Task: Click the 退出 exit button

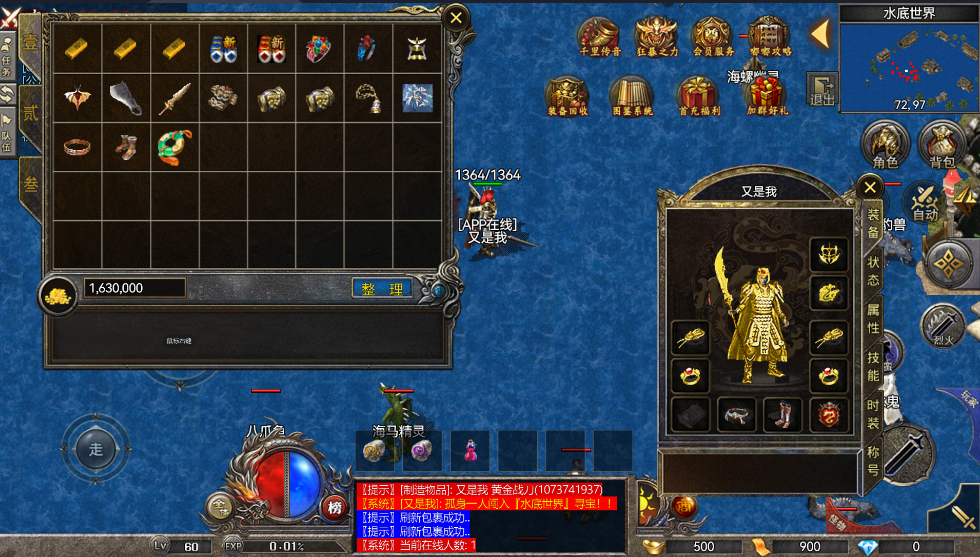Action: click(x=822, y=88)
